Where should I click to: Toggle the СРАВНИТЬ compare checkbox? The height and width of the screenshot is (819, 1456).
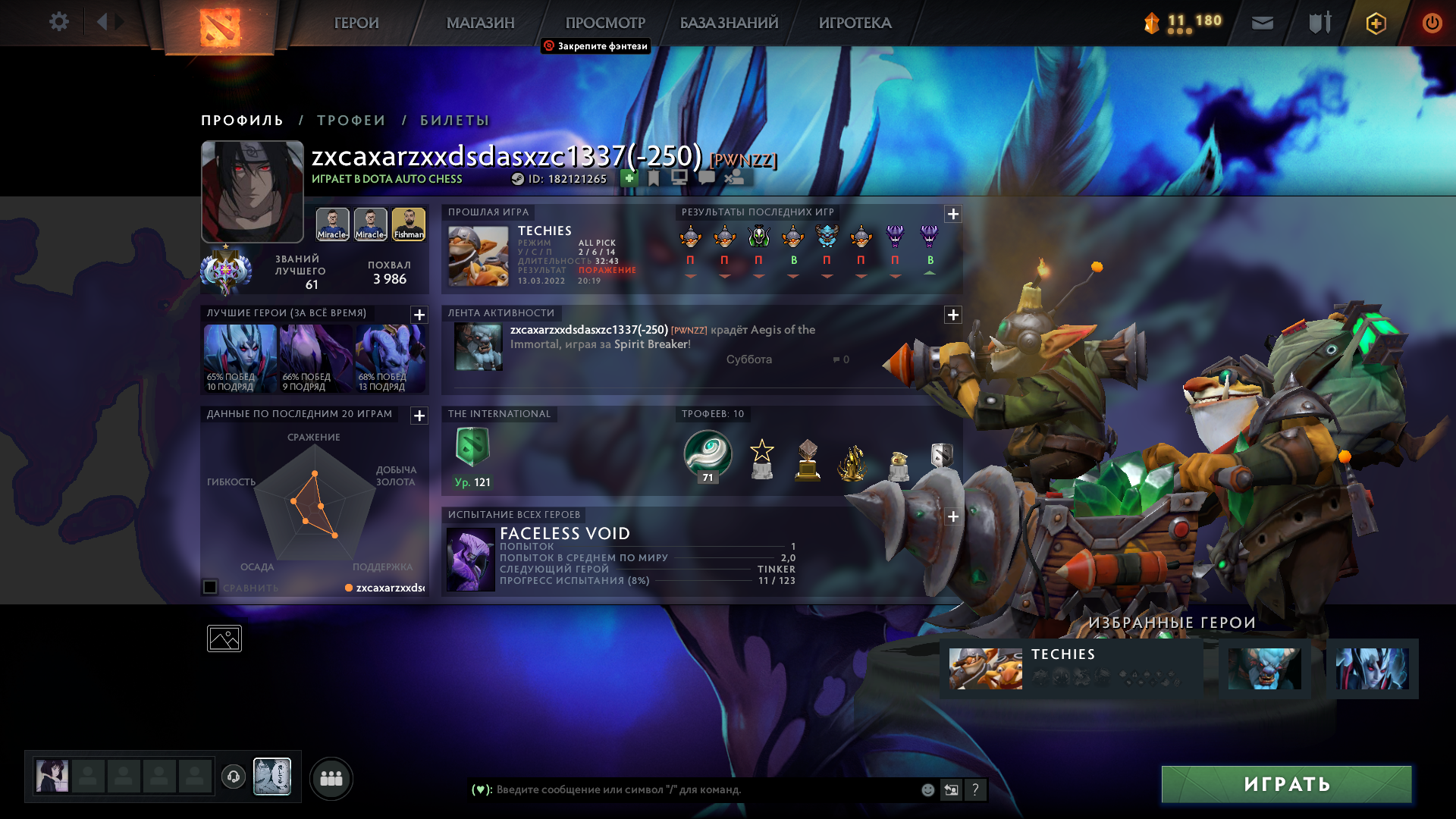pos(210,587)
